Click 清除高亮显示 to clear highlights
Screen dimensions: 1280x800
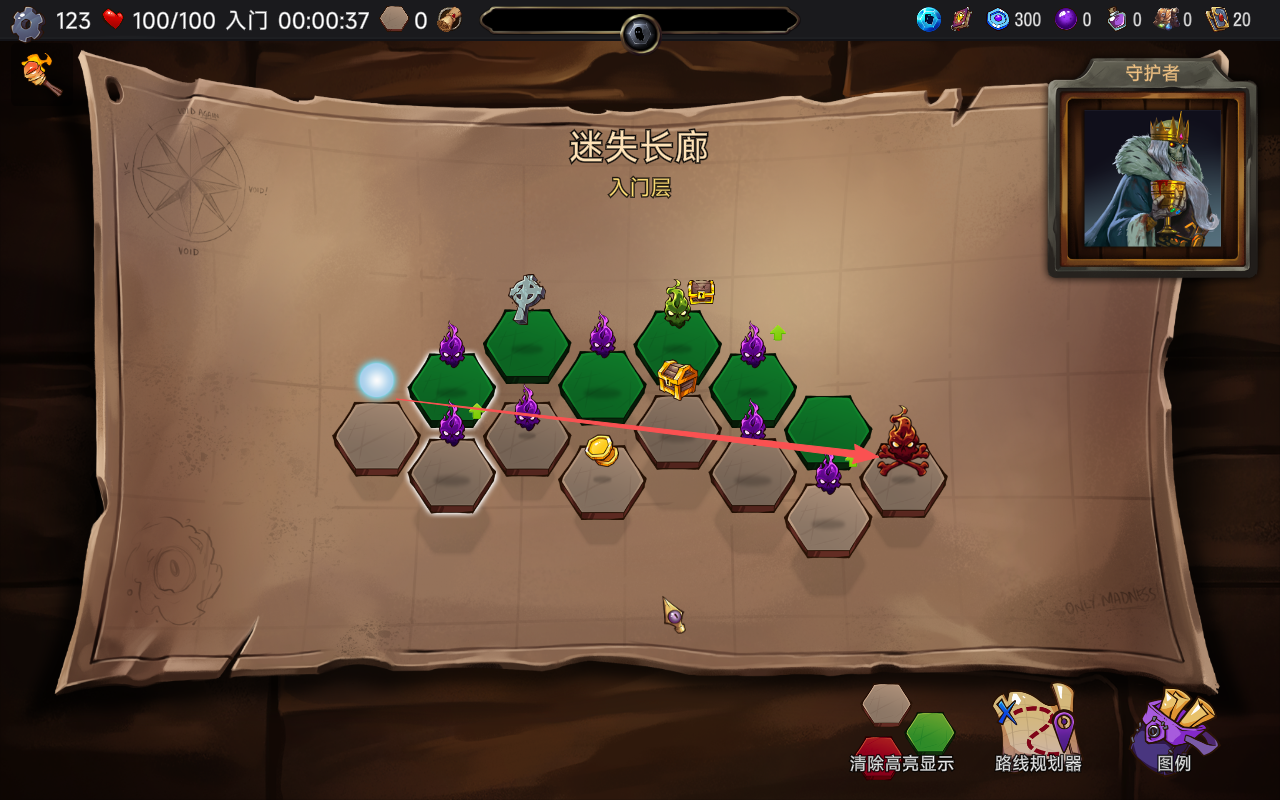(x=902, y=732)
